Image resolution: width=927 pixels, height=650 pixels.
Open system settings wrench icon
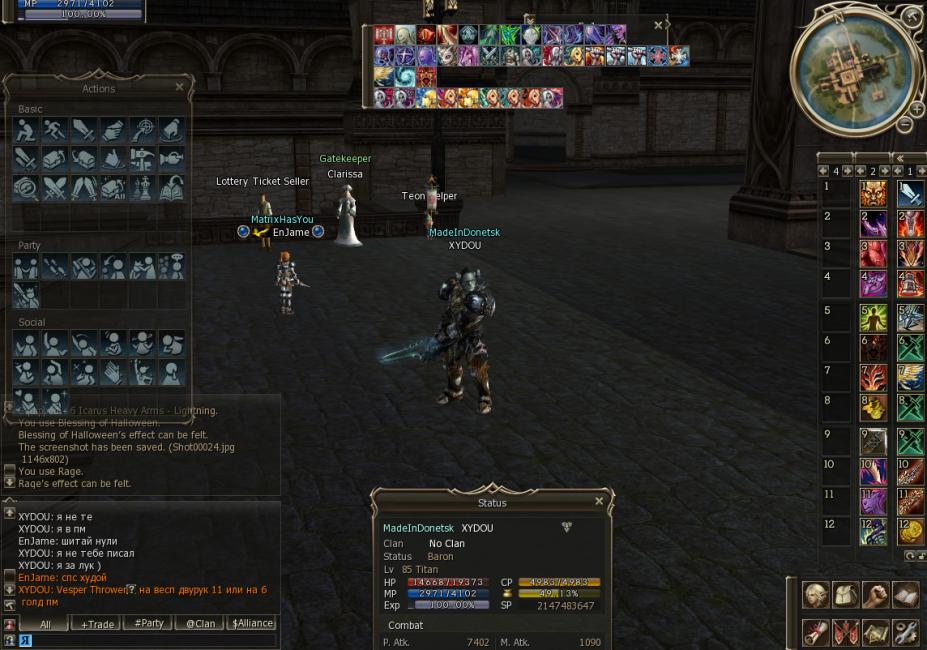[x=906, y=632]
